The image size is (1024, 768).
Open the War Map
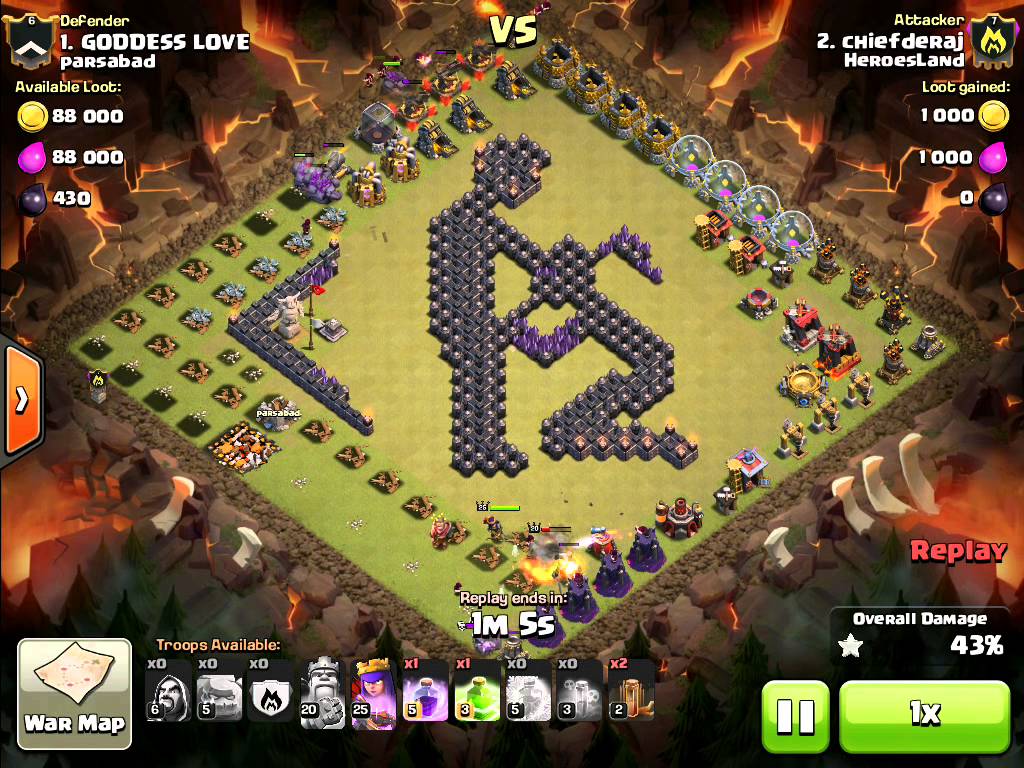(75, 694)
